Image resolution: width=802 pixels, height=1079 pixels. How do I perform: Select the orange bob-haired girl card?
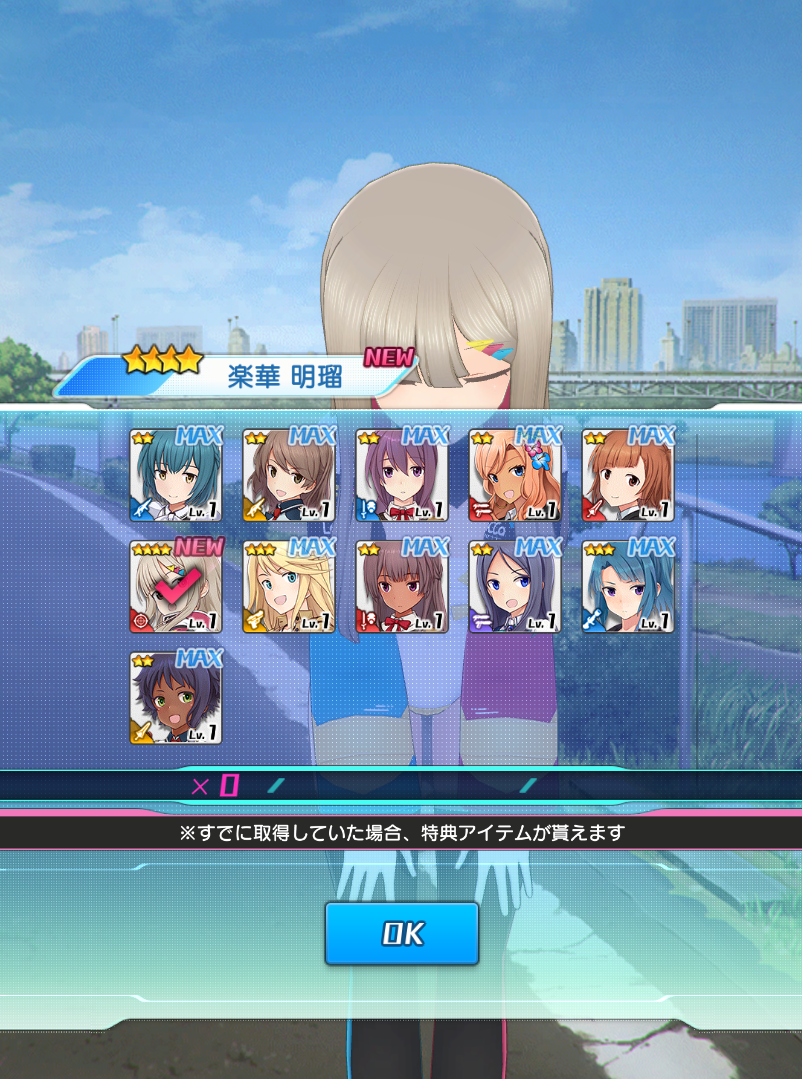[628, 476]
